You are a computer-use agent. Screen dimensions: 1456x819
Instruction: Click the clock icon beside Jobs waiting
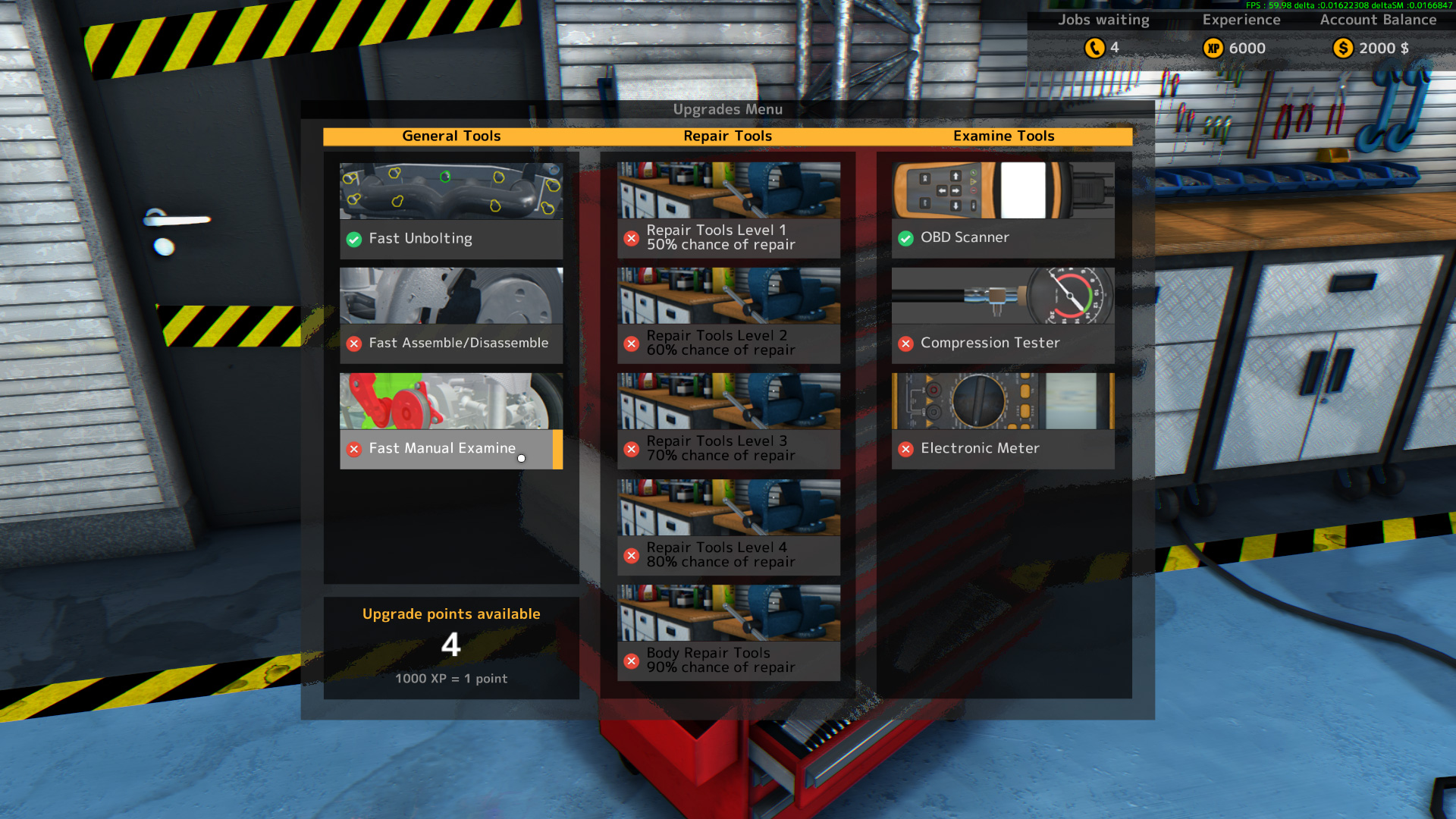click(1093, 48)
